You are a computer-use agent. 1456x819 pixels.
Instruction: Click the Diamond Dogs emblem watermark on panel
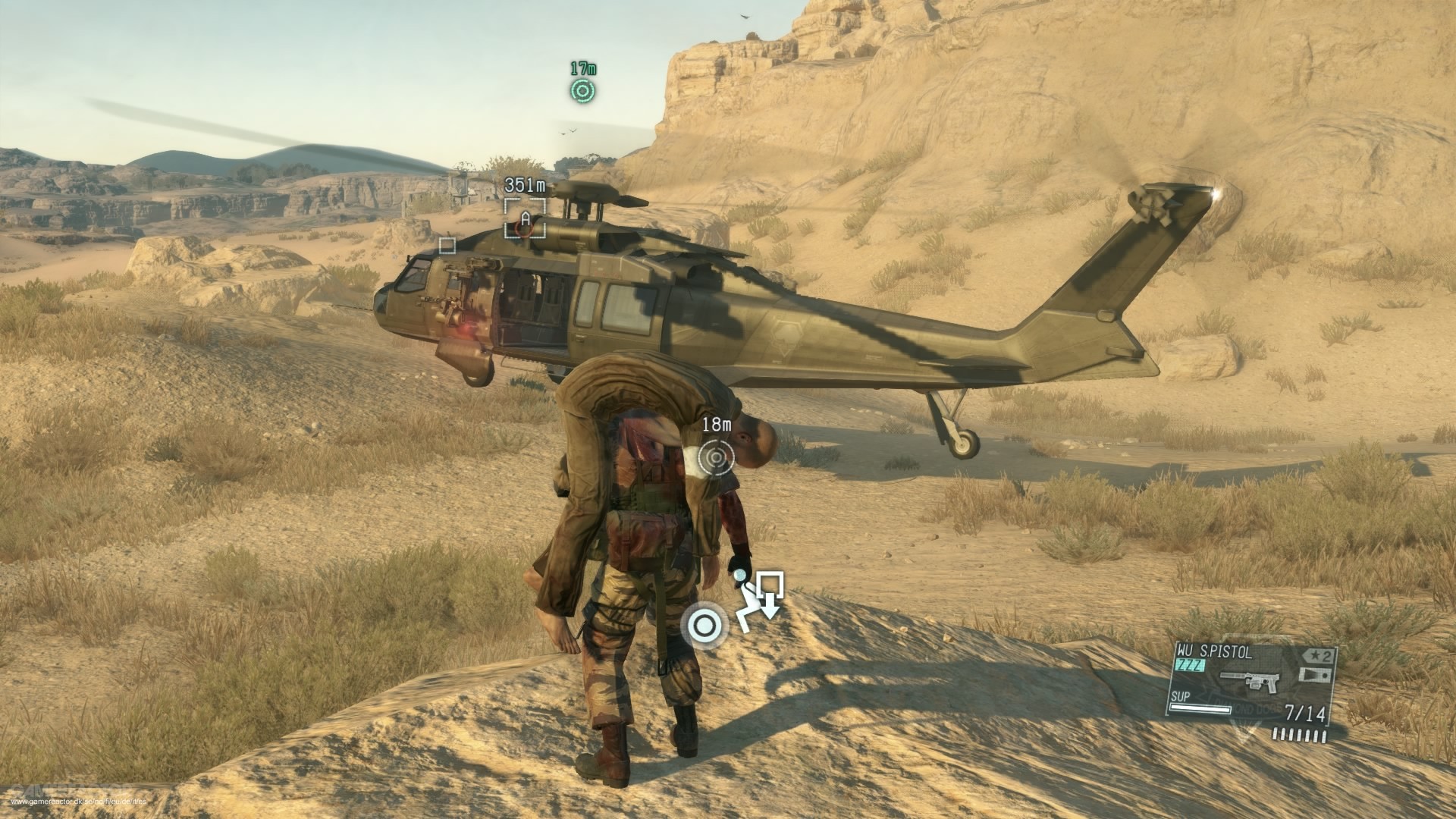pos(1247,710)
